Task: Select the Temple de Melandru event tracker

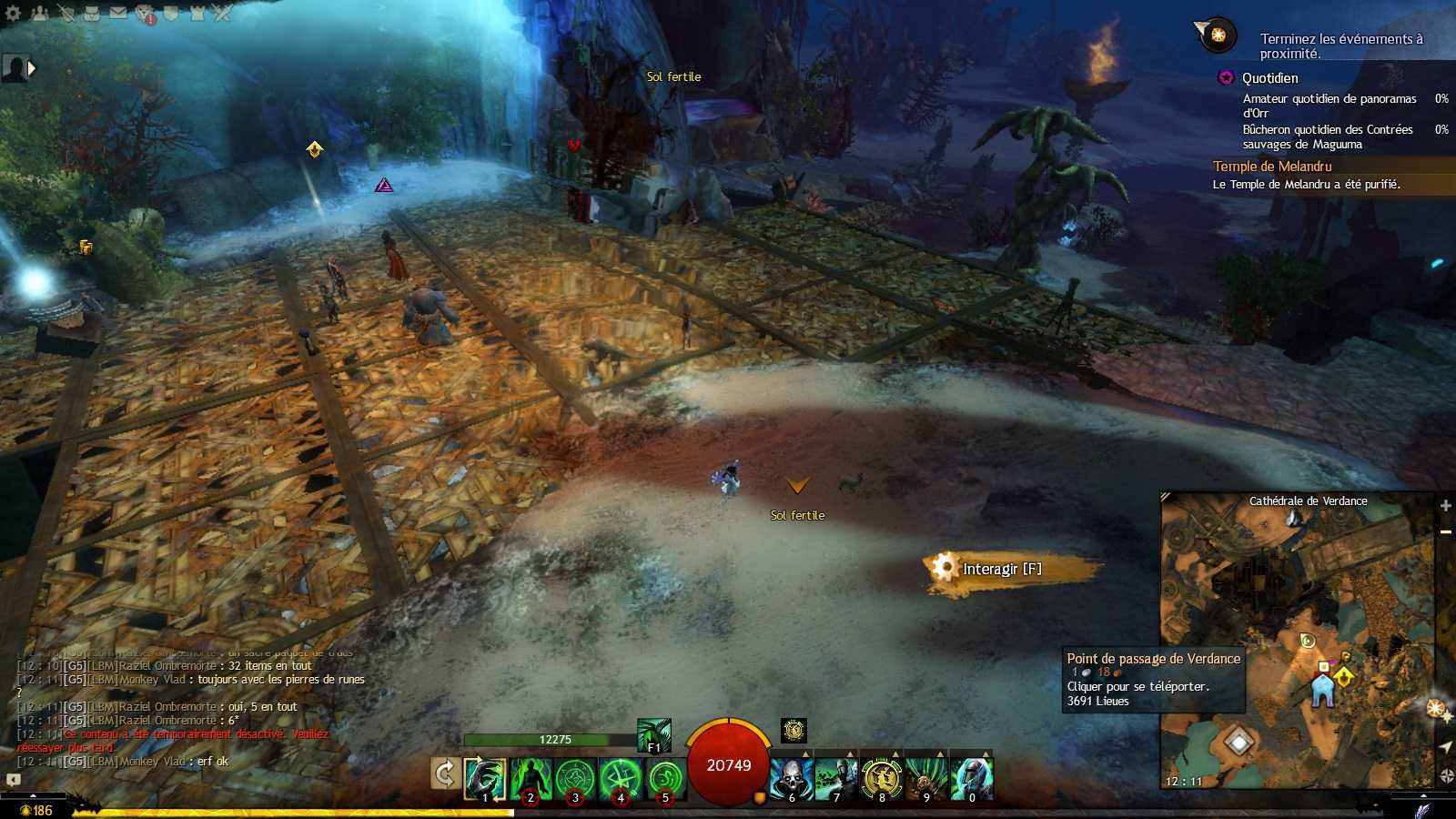Action: (x=1272, y=167)
